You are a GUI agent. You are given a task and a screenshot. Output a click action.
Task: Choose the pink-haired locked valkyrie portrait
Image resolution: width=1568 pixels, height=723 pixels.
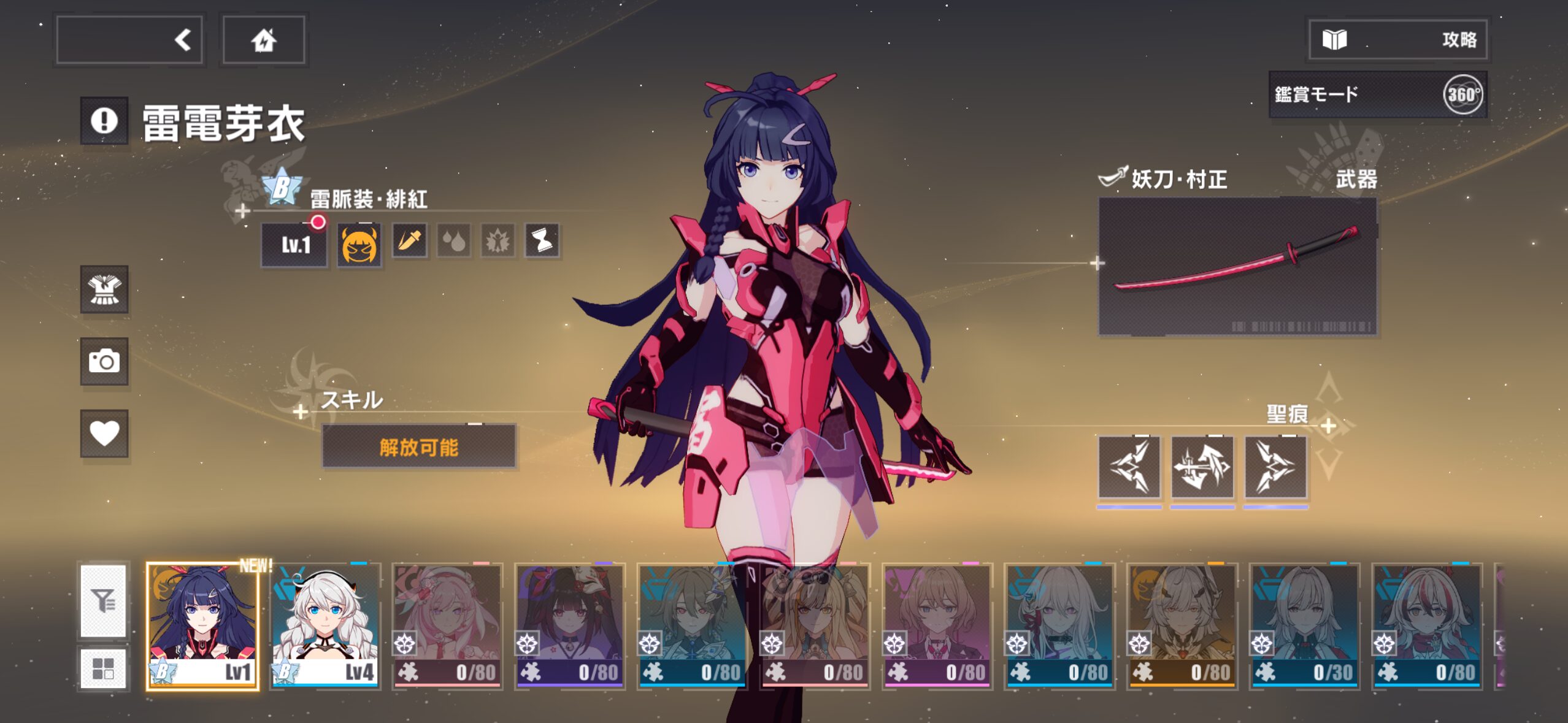447,625
